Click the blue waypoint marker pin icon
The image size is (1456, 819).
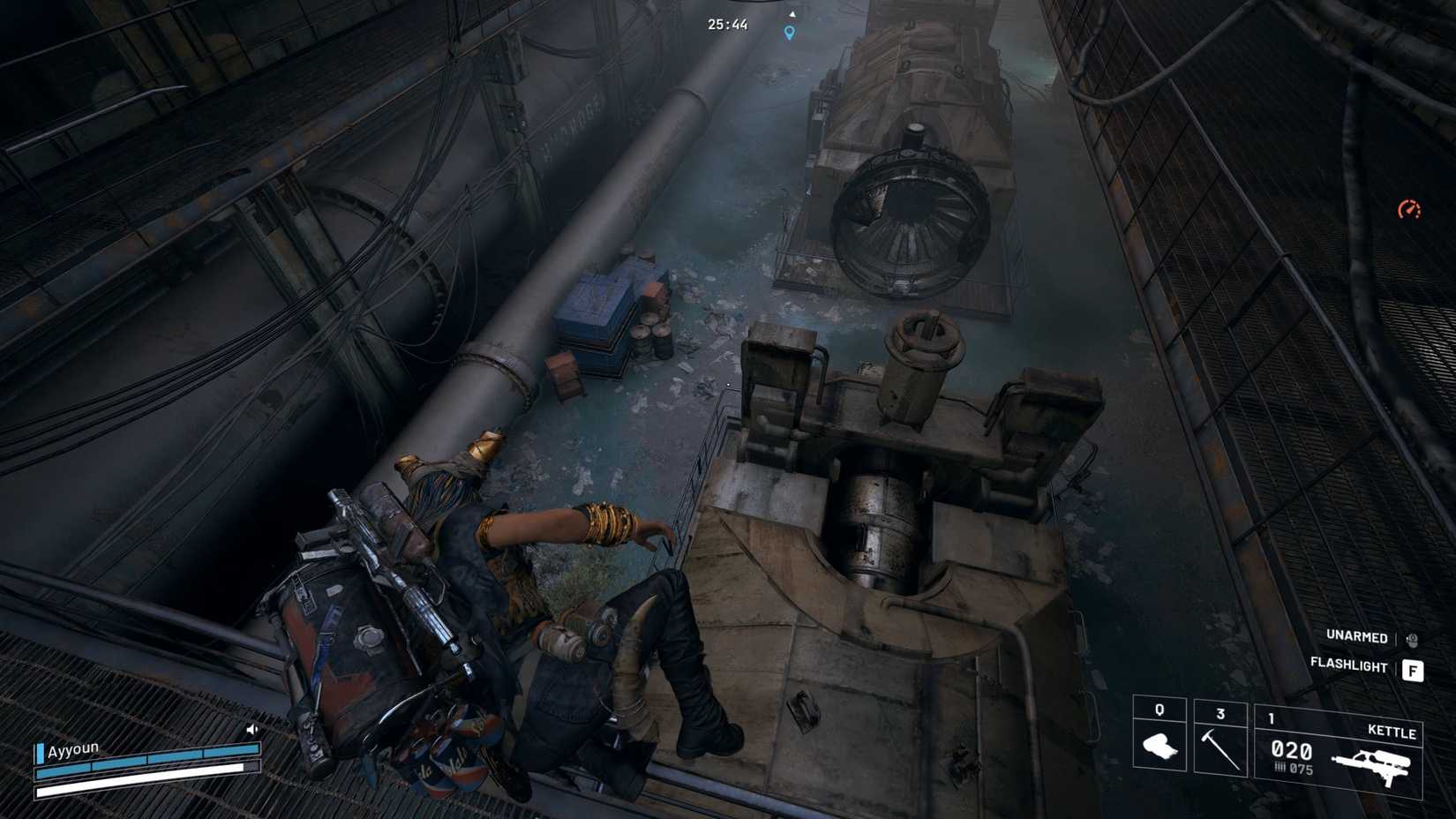[x=788, y=31]
